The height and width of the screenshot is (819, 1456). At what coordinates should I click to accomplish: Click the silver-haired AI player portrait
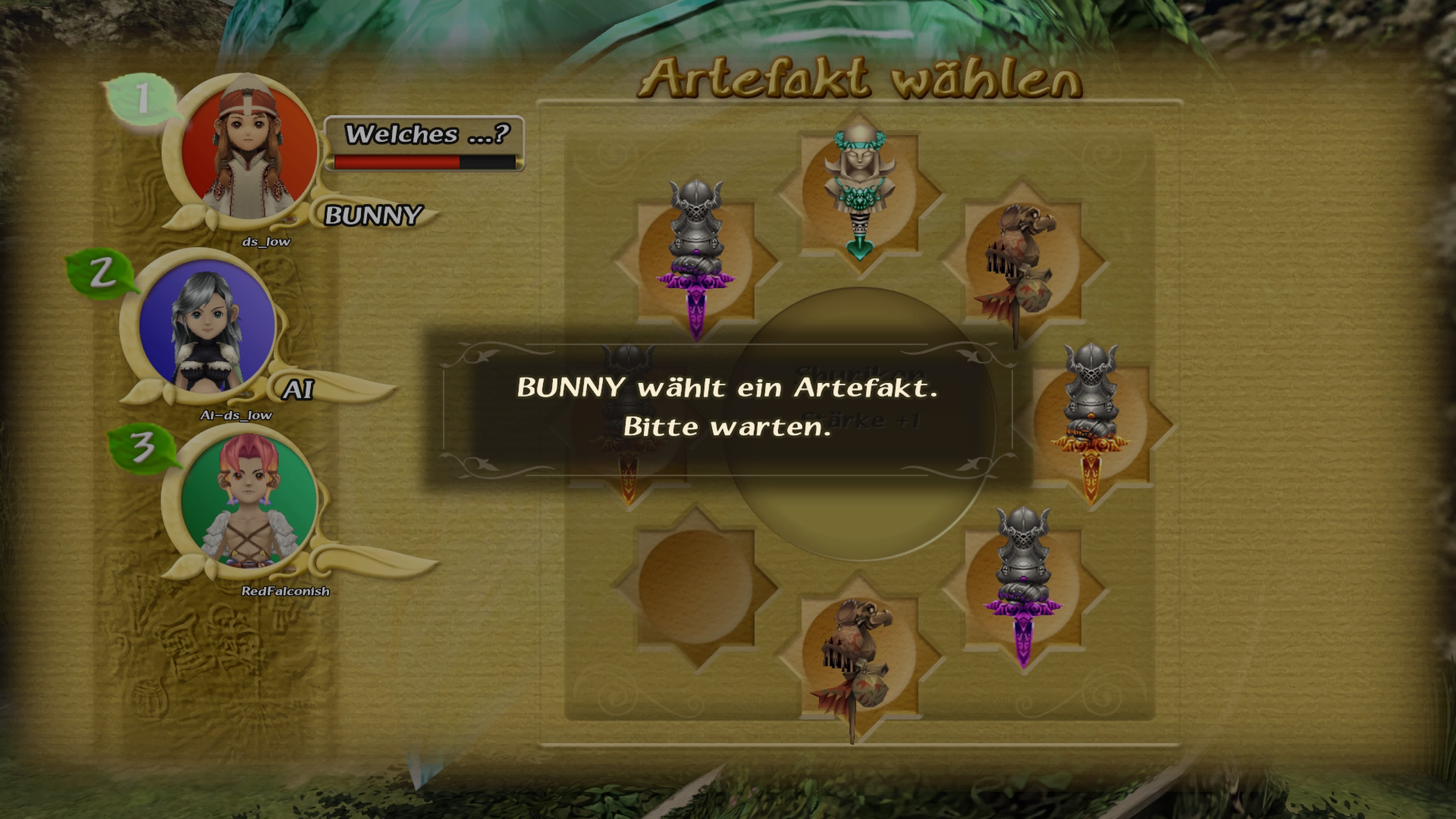pos(207,327)
